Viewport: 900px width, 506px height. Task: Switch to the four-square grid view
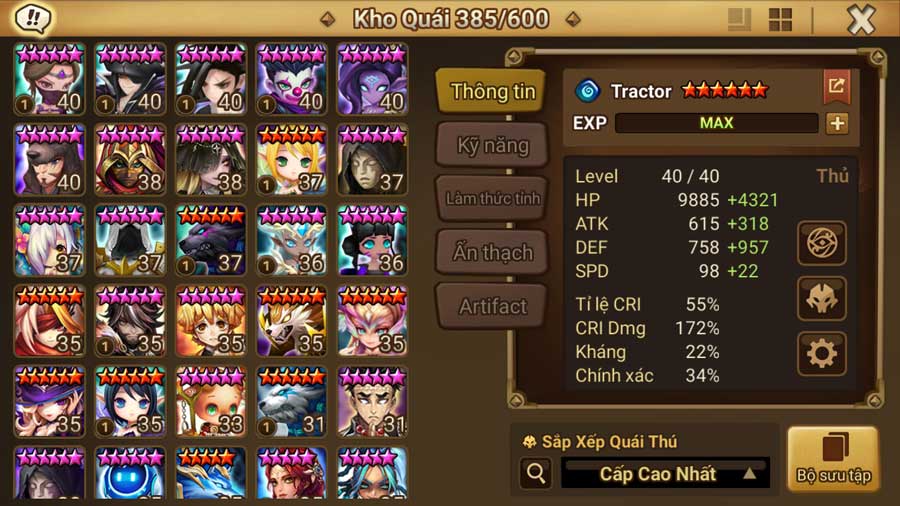(x=780, y=20)
